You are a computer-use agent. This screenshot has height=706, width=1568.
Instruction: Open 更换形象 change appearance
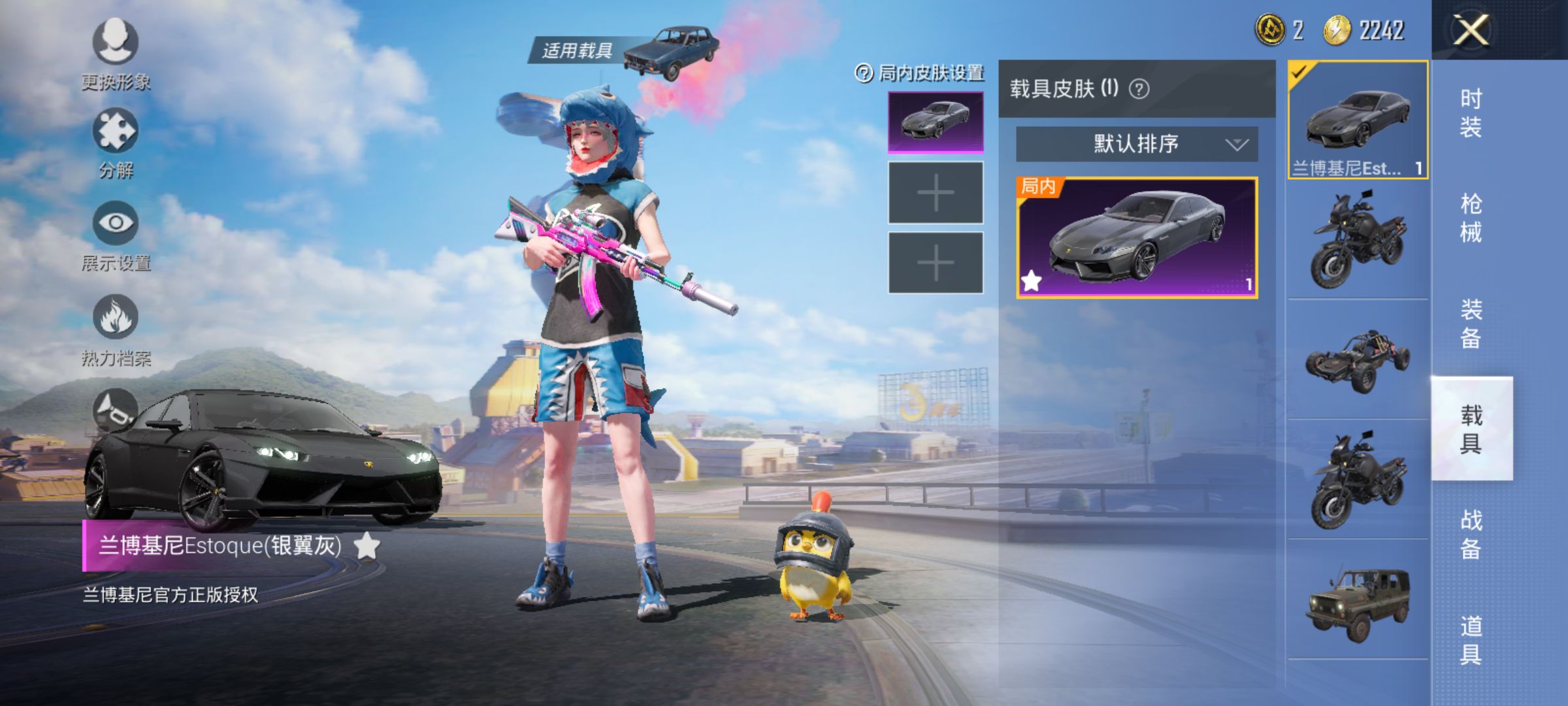[x=116, y=43]
